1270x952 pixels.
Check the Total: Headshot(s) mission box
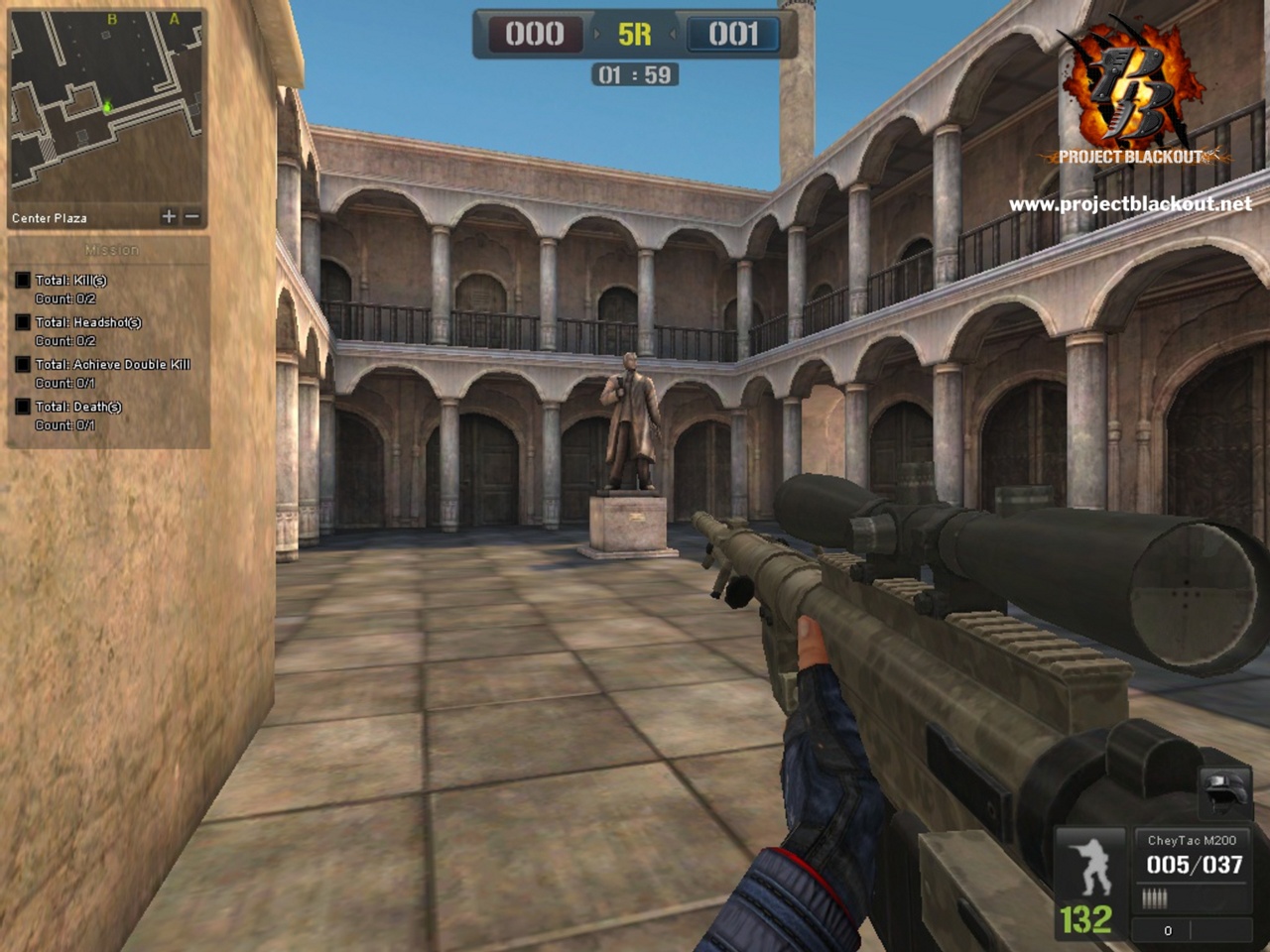[x=23, y=322]
